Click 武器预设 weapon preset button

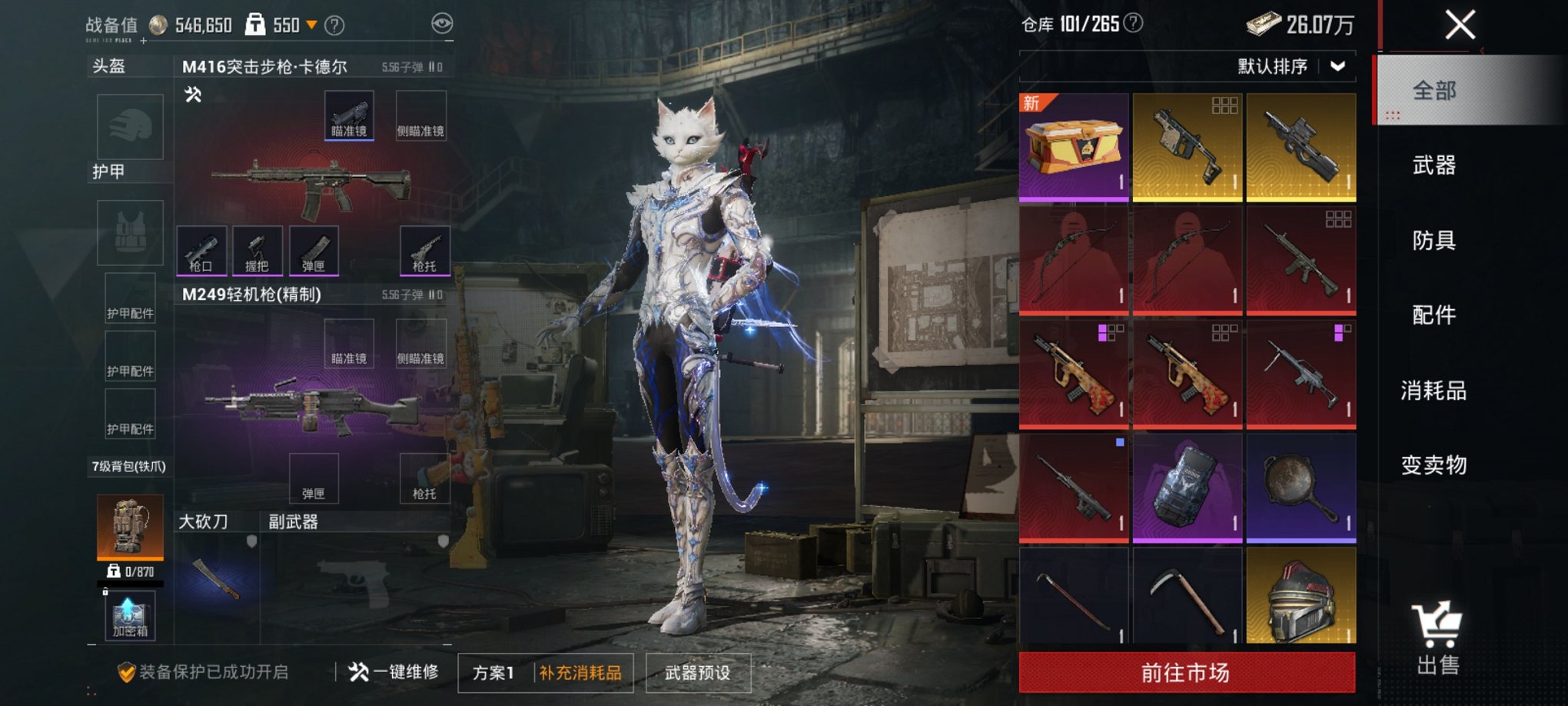pos(698,673)
